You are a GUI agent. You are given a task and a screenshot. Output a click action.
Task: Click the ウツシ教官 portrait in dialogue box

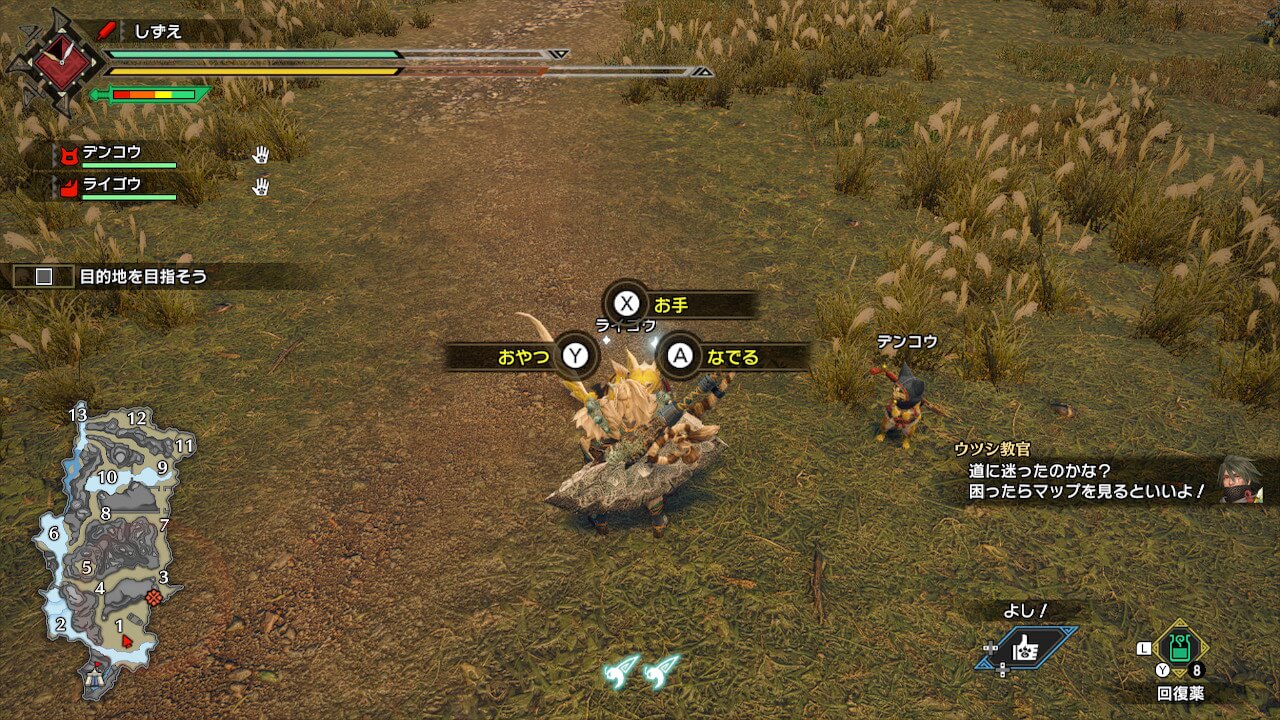[1240, 480]
